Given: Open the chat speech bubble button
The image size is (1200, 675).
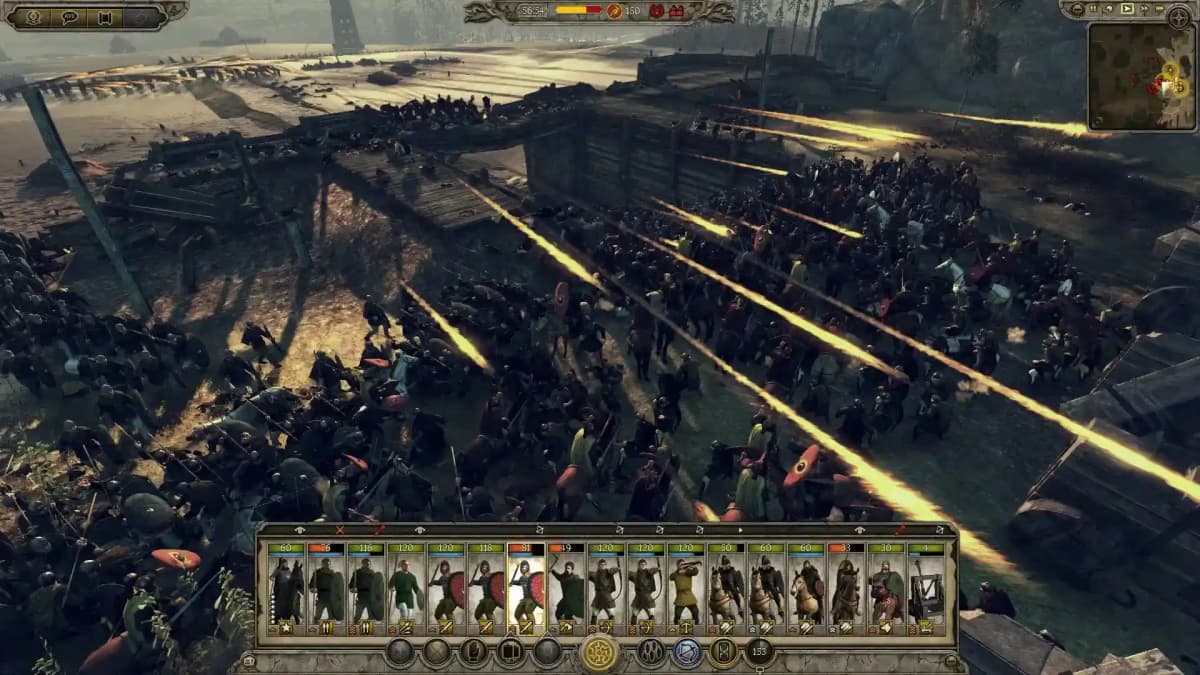Looking at the screenshot, I should [70, 16].
